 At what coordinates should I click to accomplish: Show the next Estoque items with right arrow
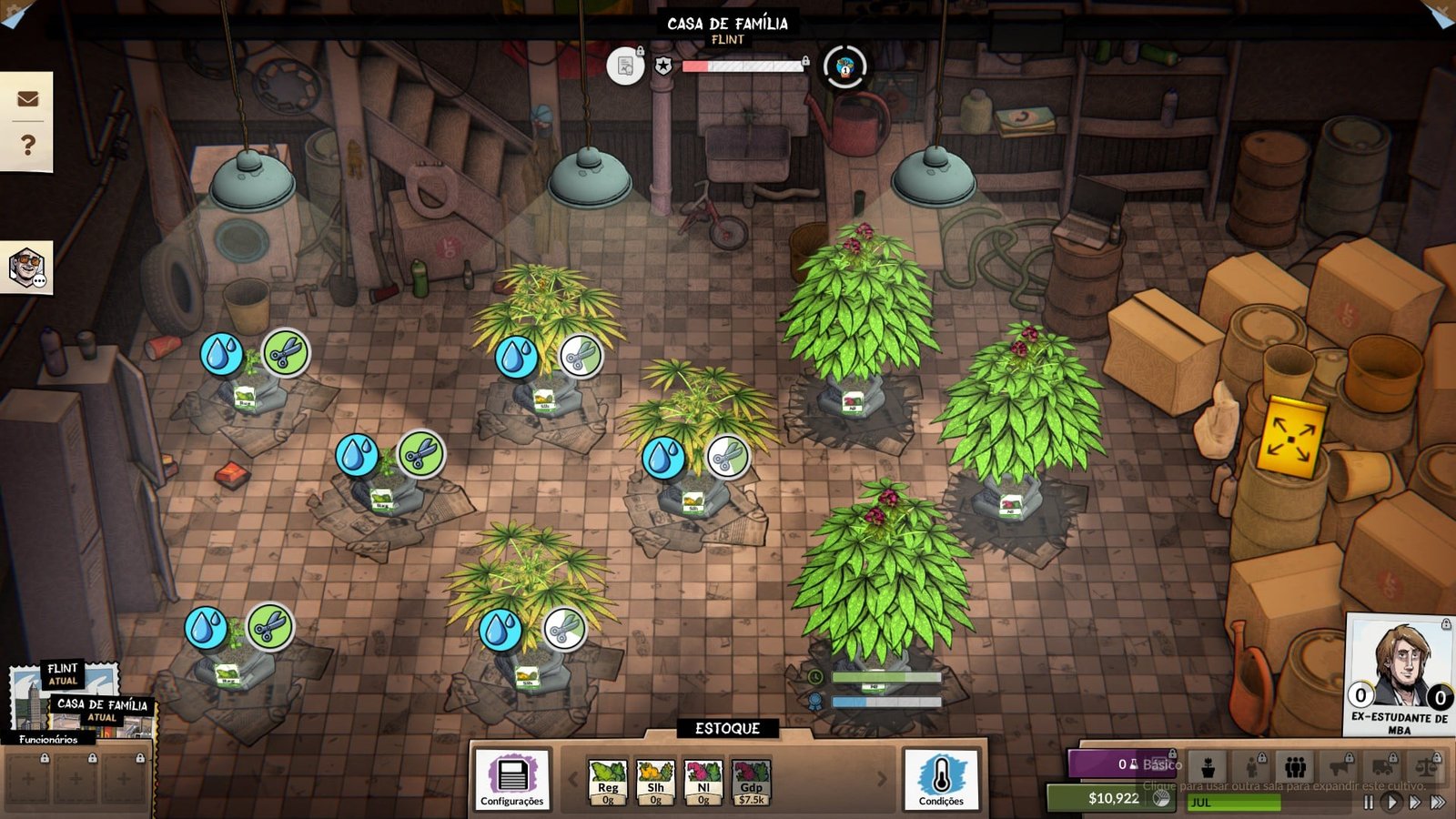pyautogui.click(x=881, y=779)
